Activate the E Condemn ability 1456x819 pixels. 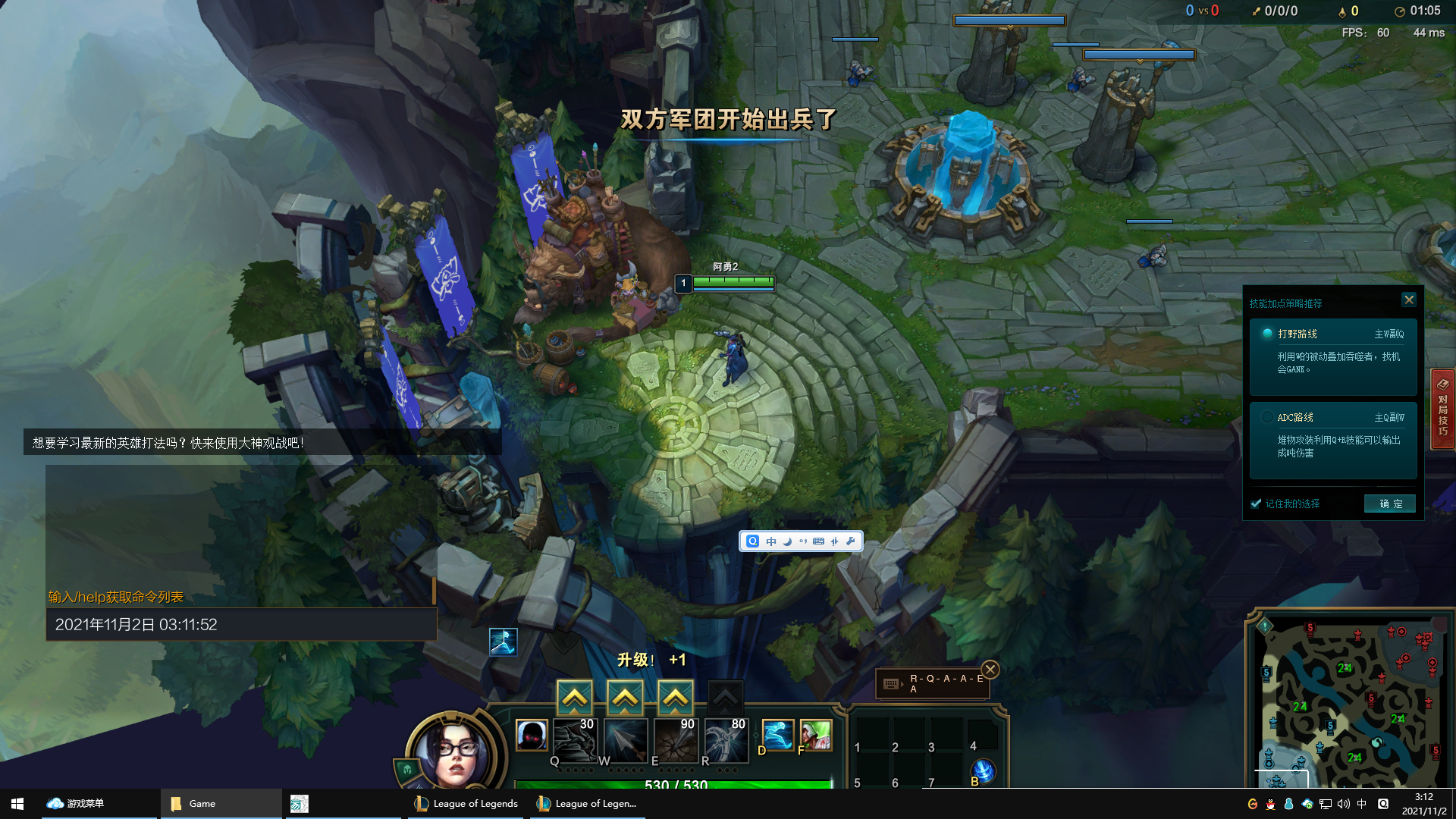676,739
